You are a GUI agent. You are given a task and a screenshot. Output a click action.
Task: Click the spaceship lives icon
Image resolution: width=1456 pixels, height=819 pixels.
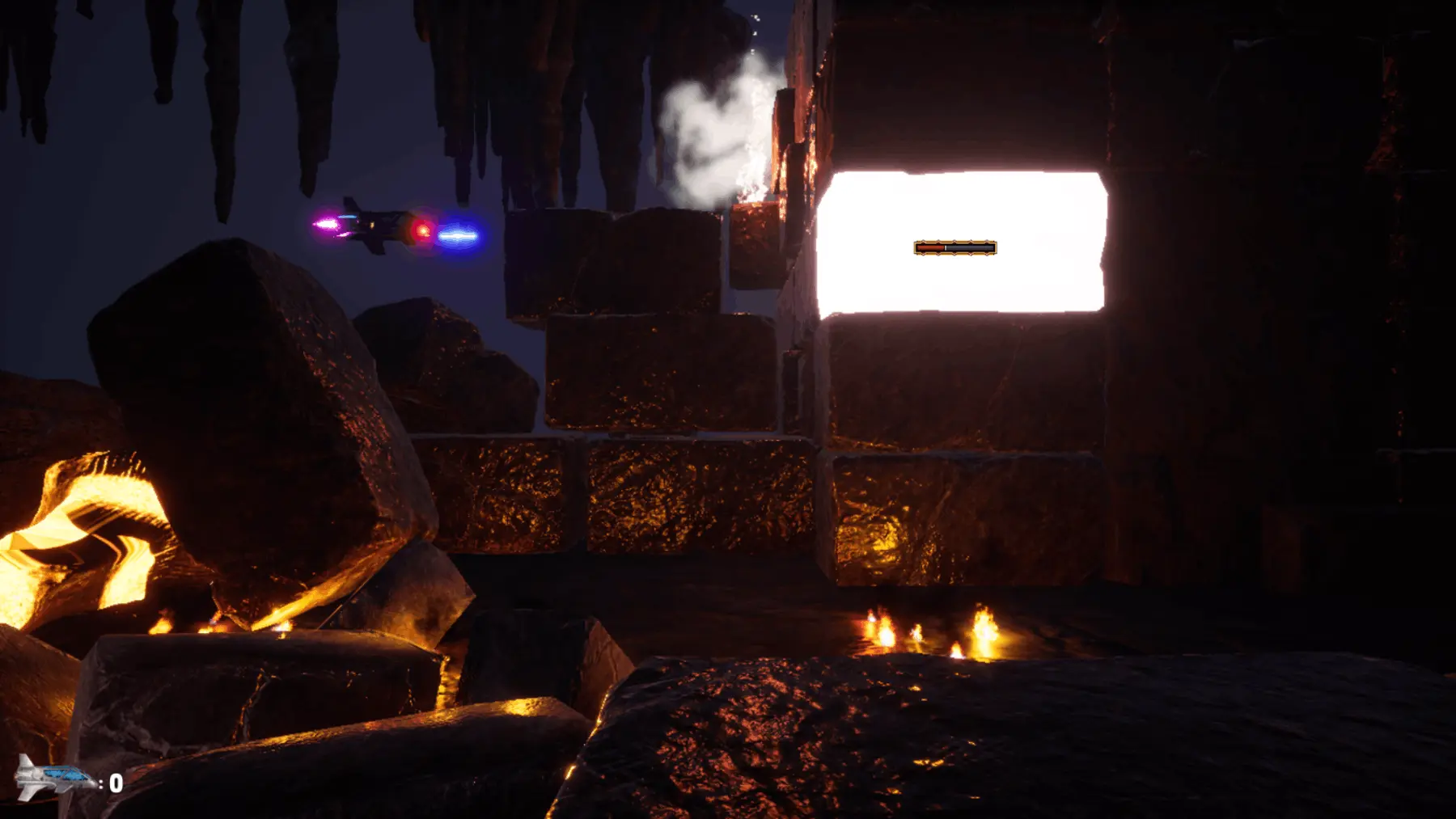click(x=55, y=779)
